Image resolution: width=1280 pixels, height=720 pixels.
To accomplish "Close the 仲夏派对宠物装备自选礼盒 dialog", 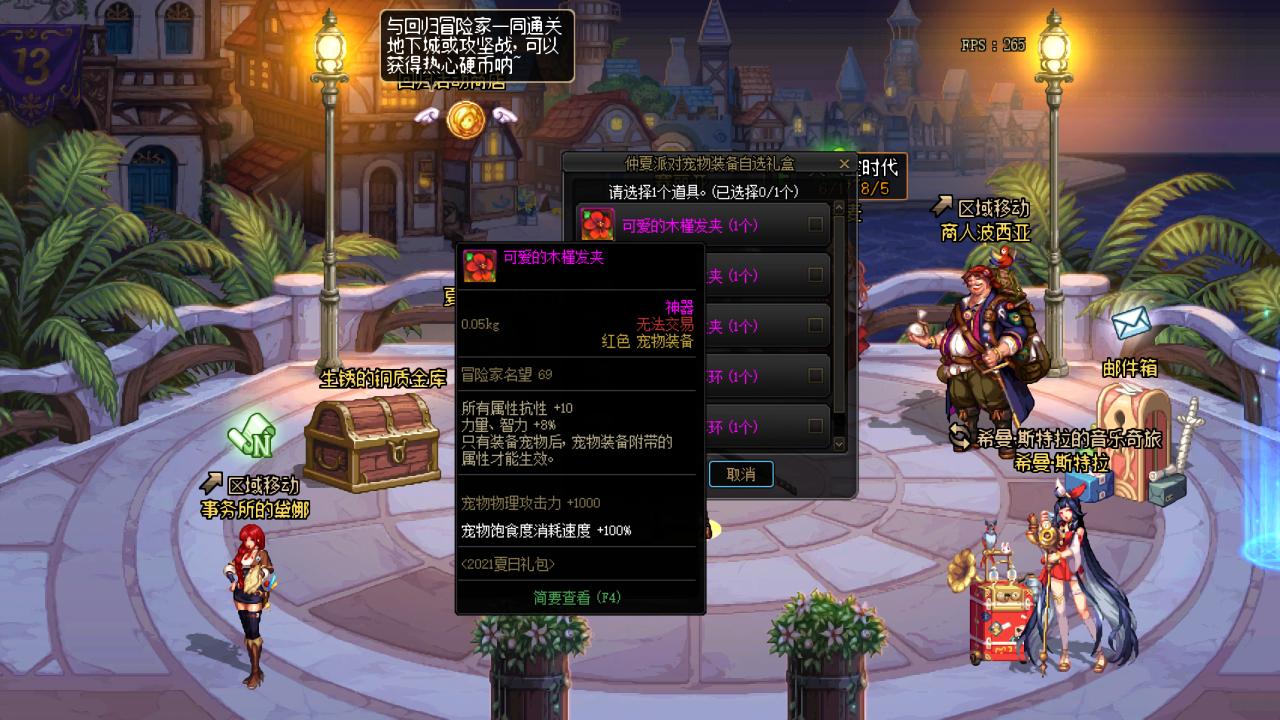I will pos(844,164).
